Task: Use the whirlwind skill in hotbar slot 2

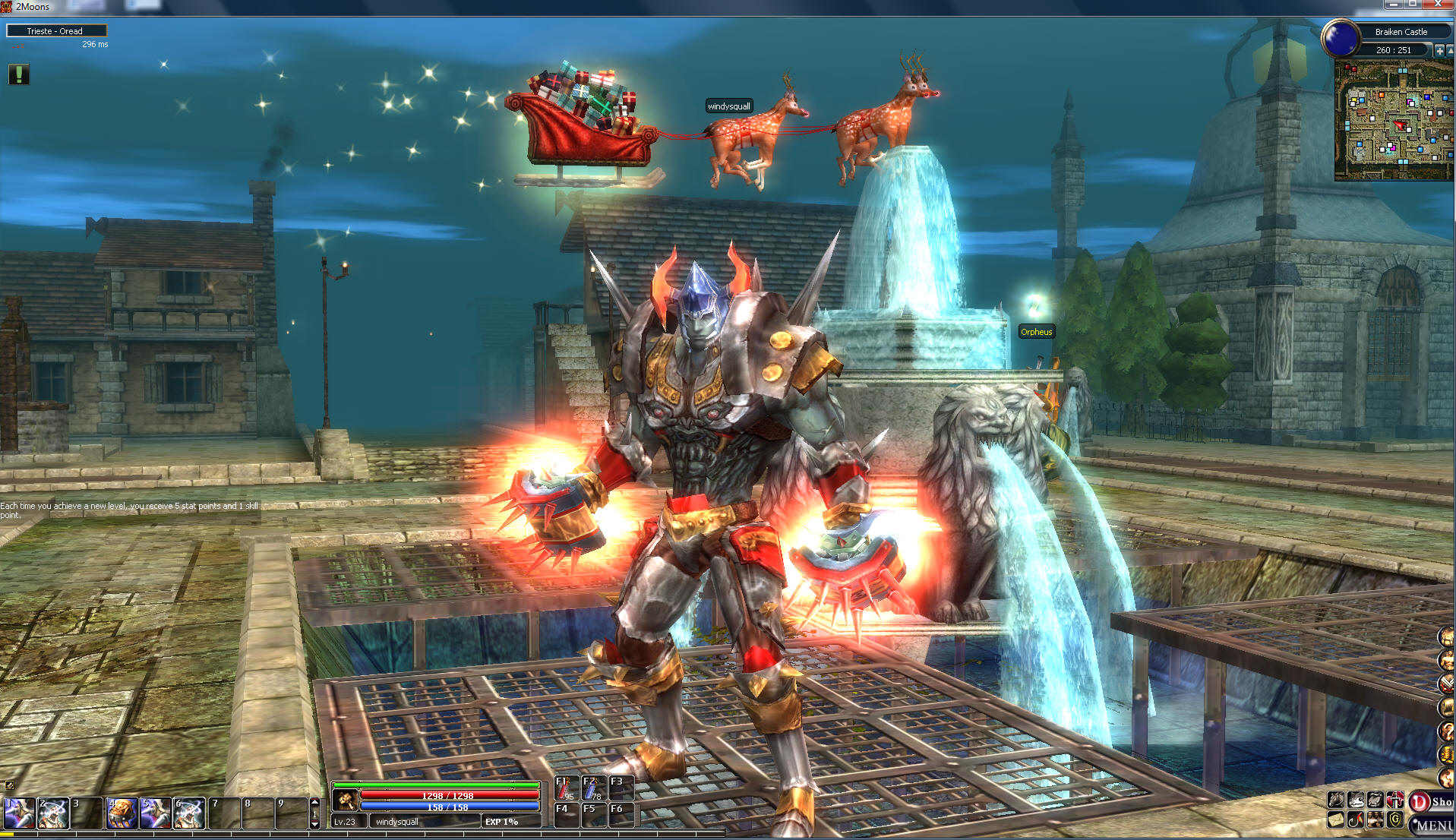Action: [x=53, y=813]
